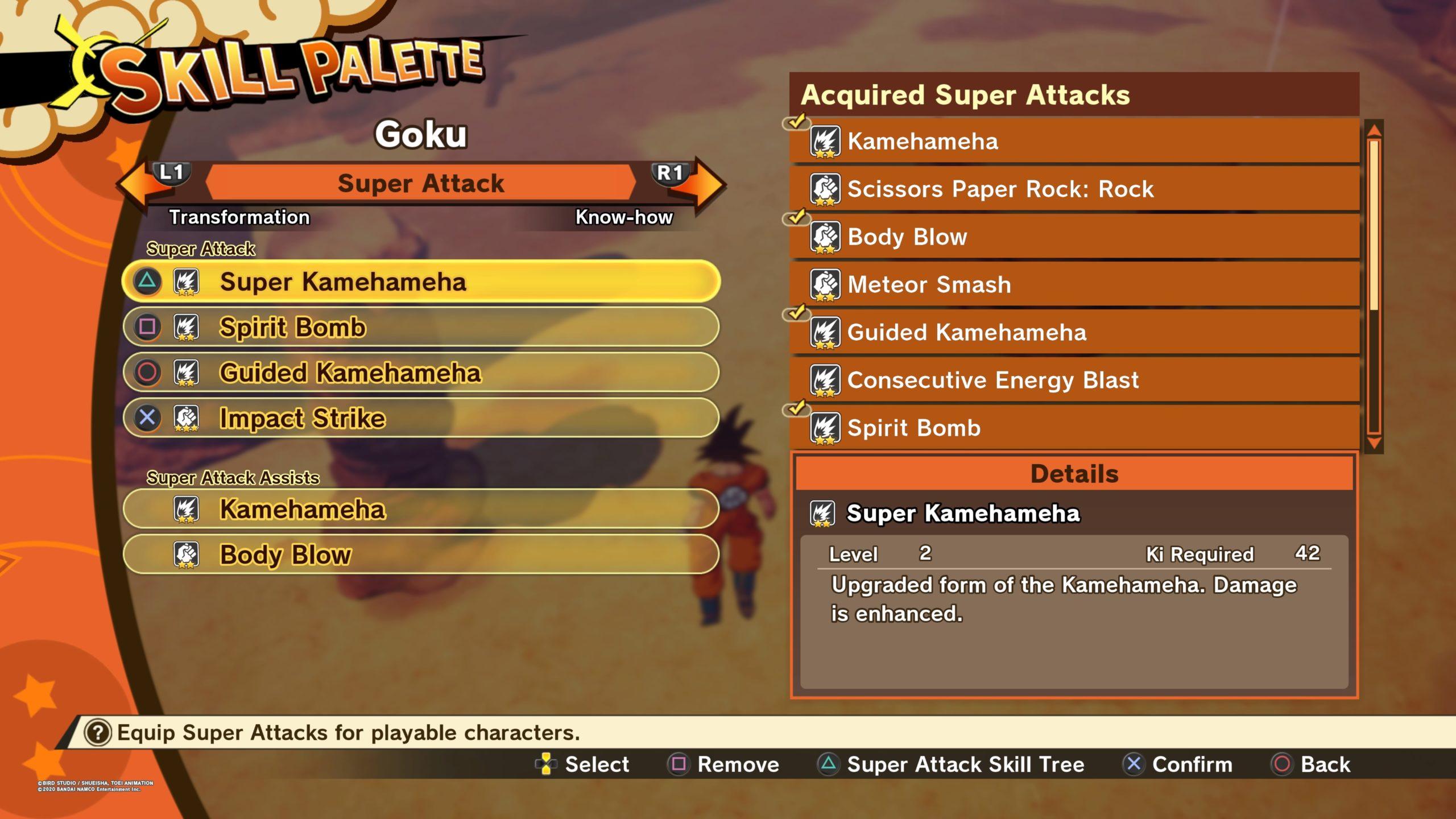Viewport: 1456px width, 819px height.
Task: Click the right arrow category selector
Action: (707, 184)
